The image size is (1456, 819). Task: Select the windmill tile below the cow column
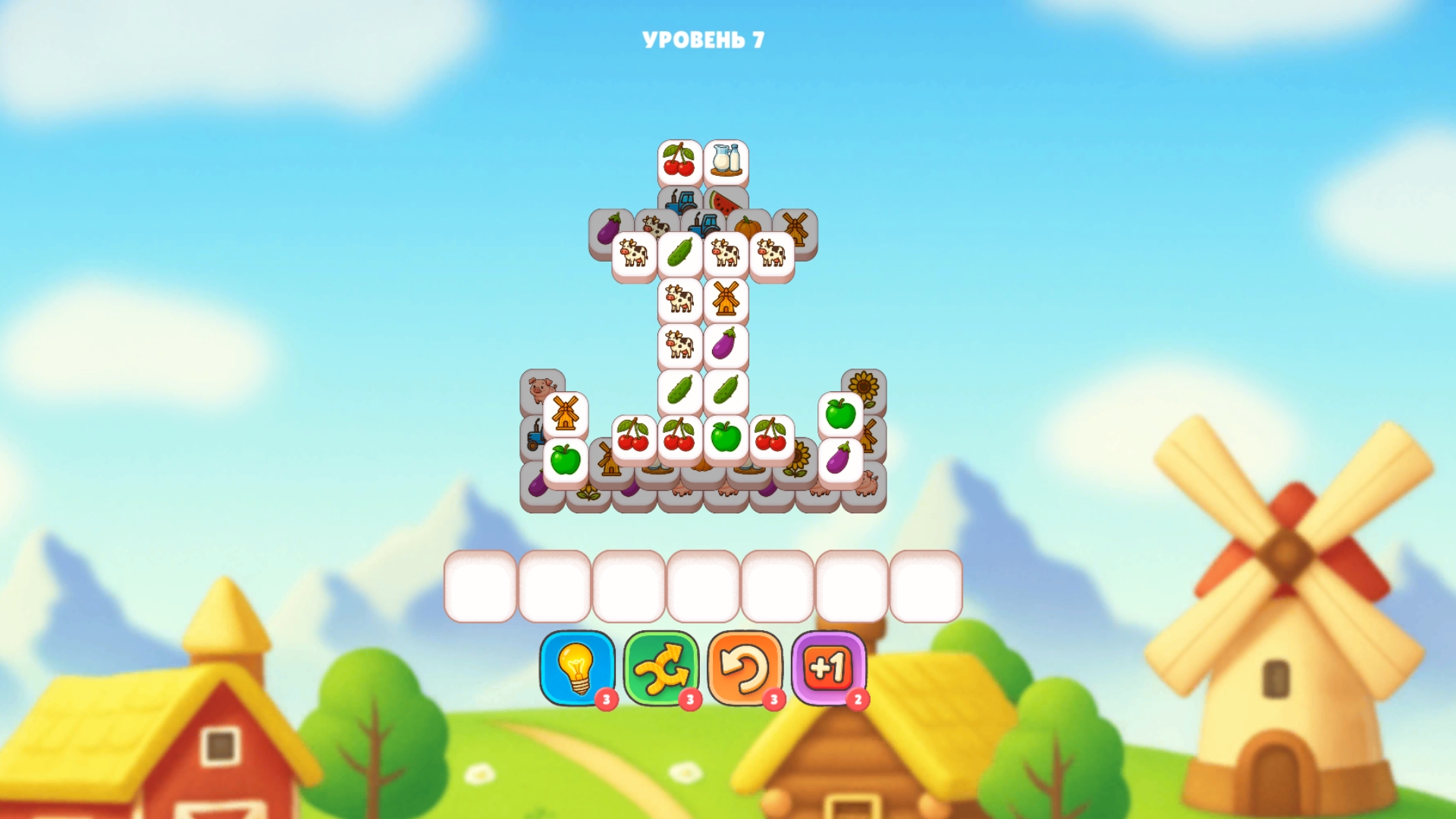tap(726, 299)
